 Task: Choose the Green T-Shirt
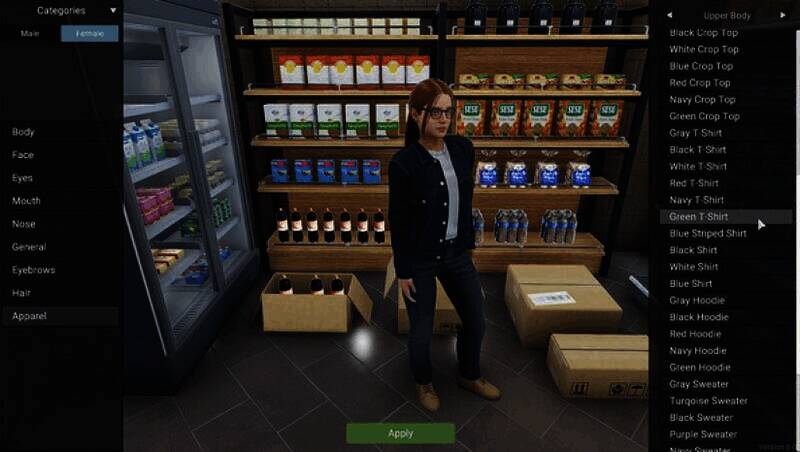[699, 217]
